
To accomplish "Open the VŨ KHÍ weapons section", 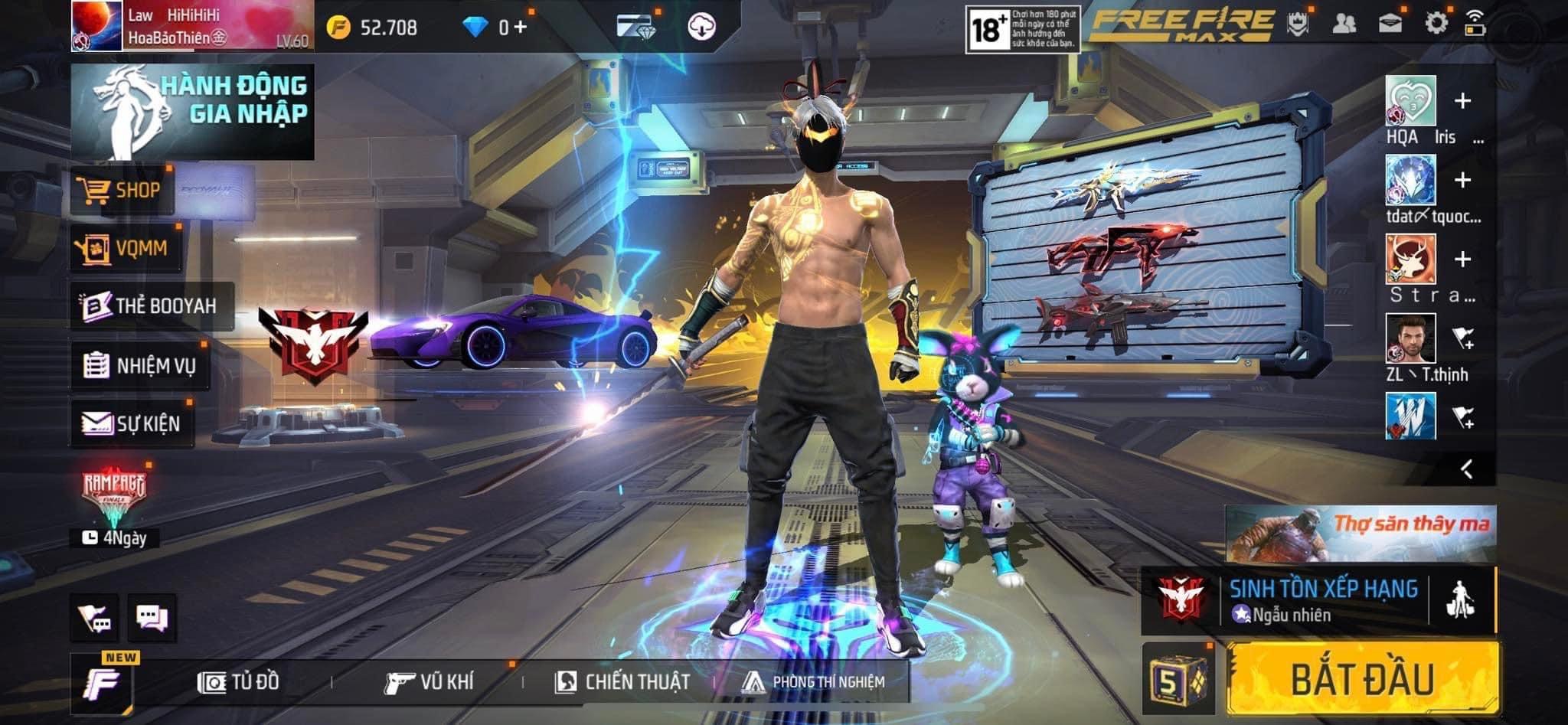I will pyautogui.click(x=430, y=681).
